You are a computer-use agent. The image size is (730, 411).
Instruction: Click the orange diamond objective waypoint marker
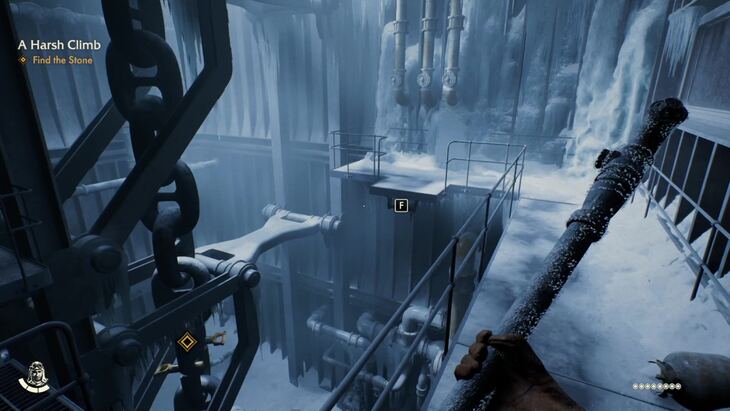pos(187,342)
